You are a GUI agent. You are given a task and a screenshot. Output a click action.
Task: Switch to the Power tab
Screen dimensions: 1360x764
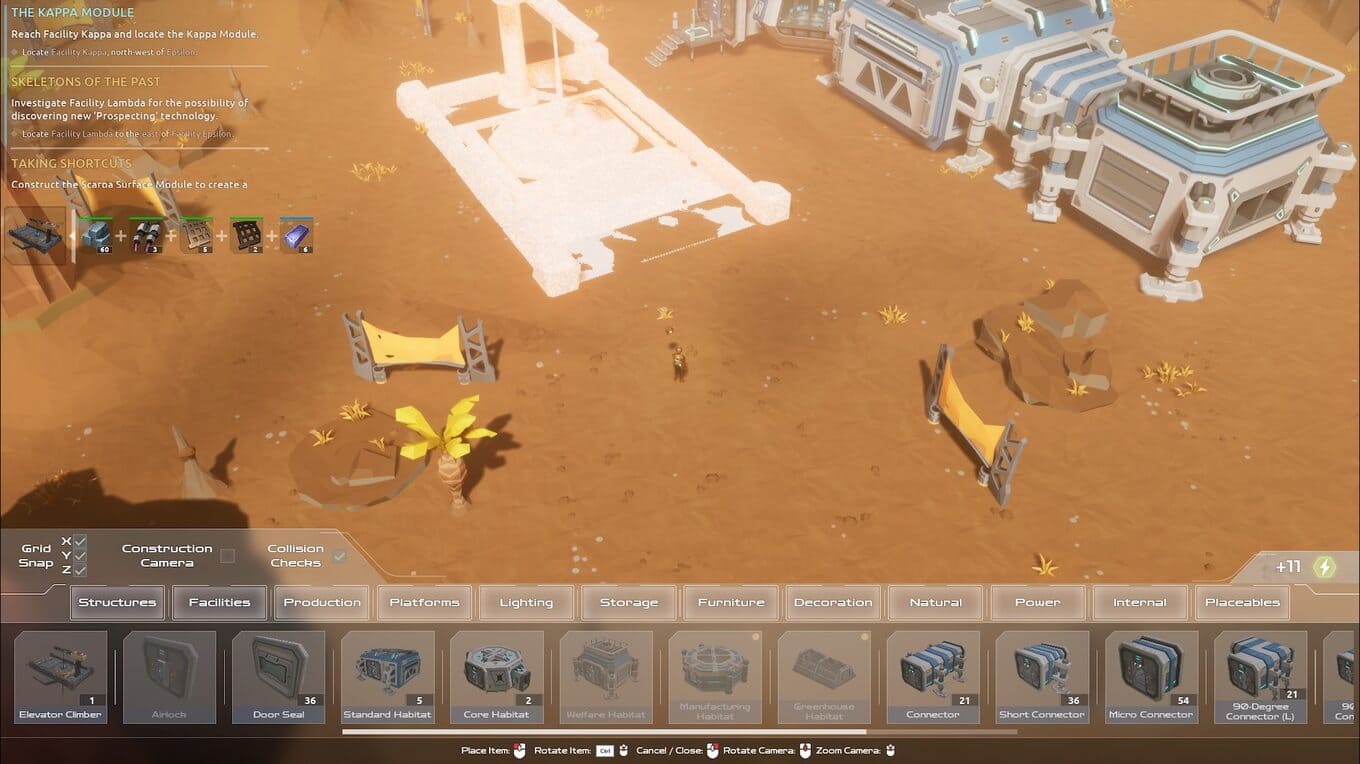point(1038,602)
